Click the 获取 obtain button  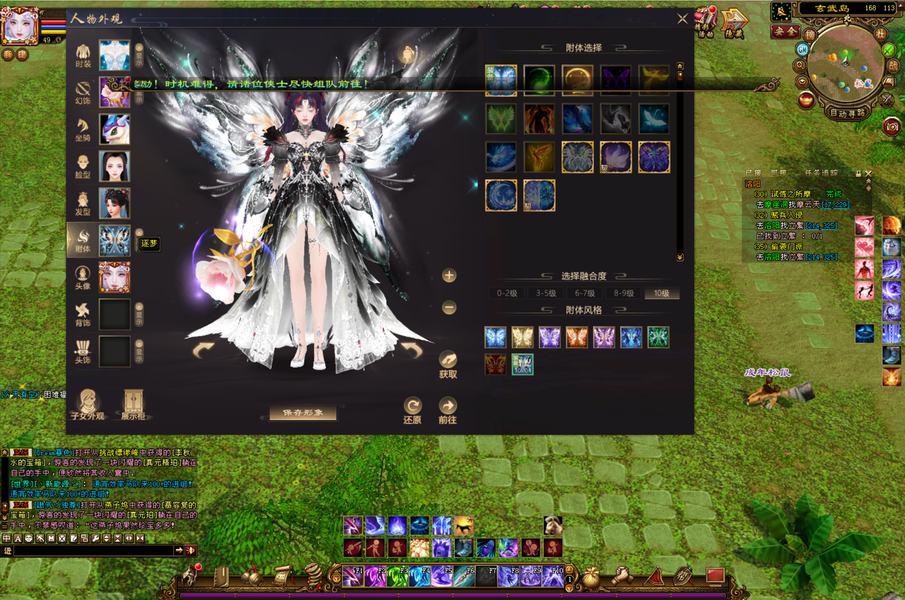coord(448,365)
